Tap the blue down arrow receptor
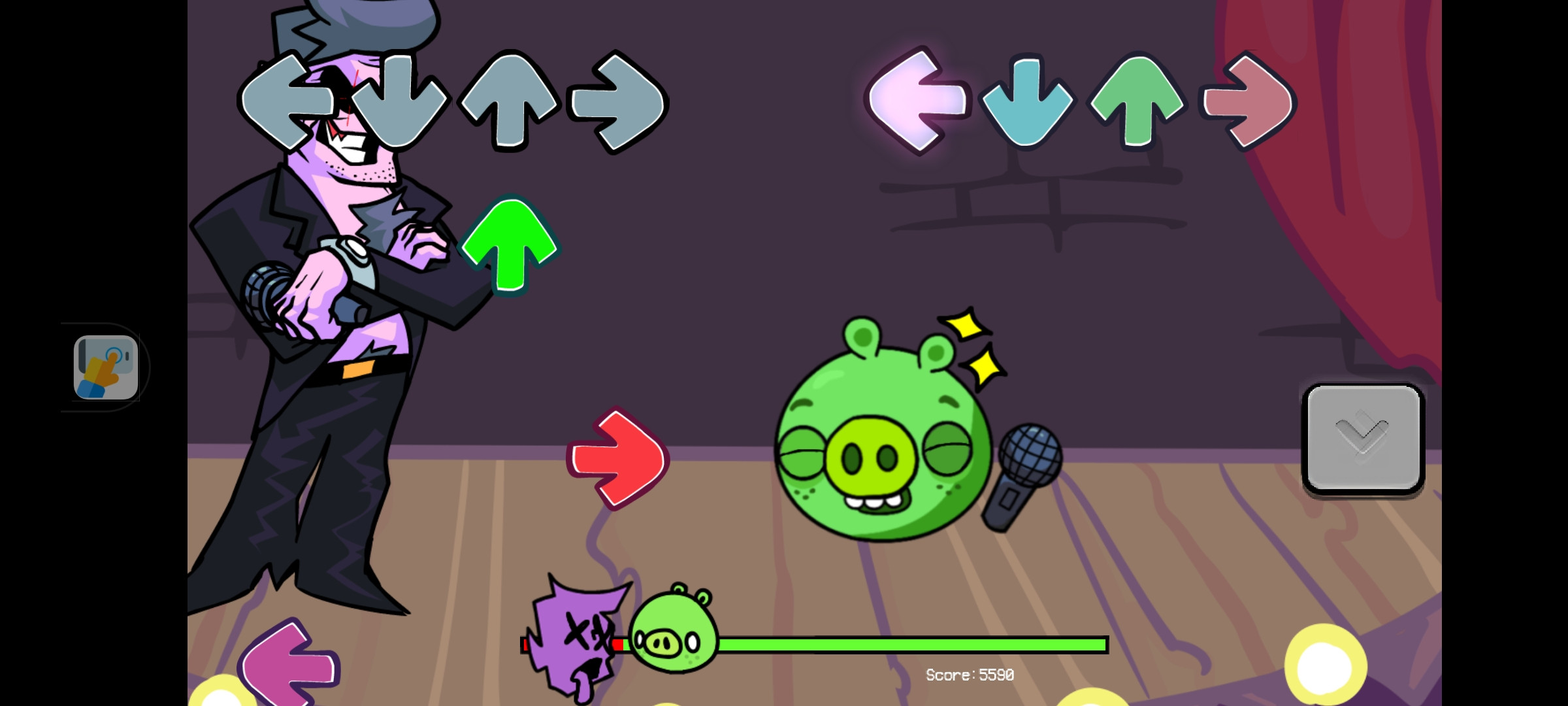This screenshot has width=1568, height=706. tap(1028, 101)
